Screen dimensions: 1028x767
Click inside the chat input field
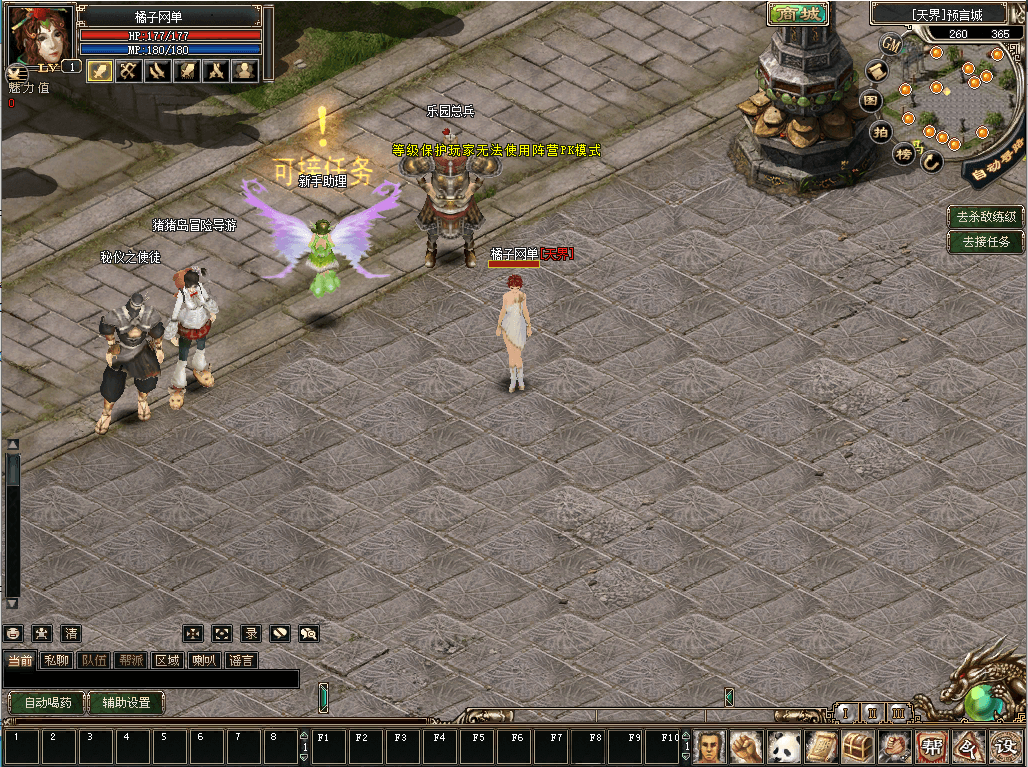[150, 679]
